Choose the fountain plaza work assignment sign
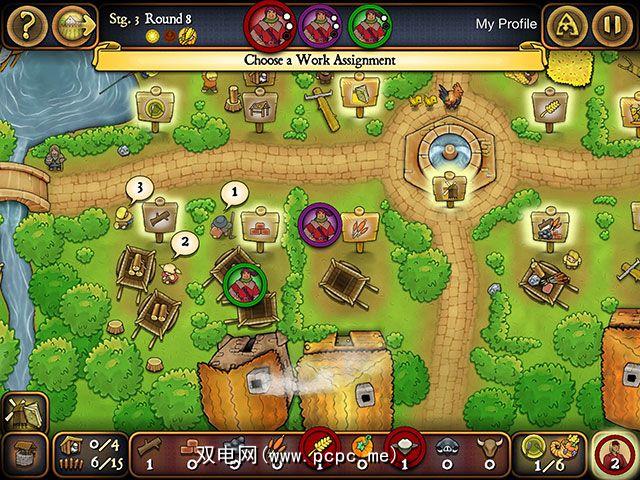 (x=446, y=185)
